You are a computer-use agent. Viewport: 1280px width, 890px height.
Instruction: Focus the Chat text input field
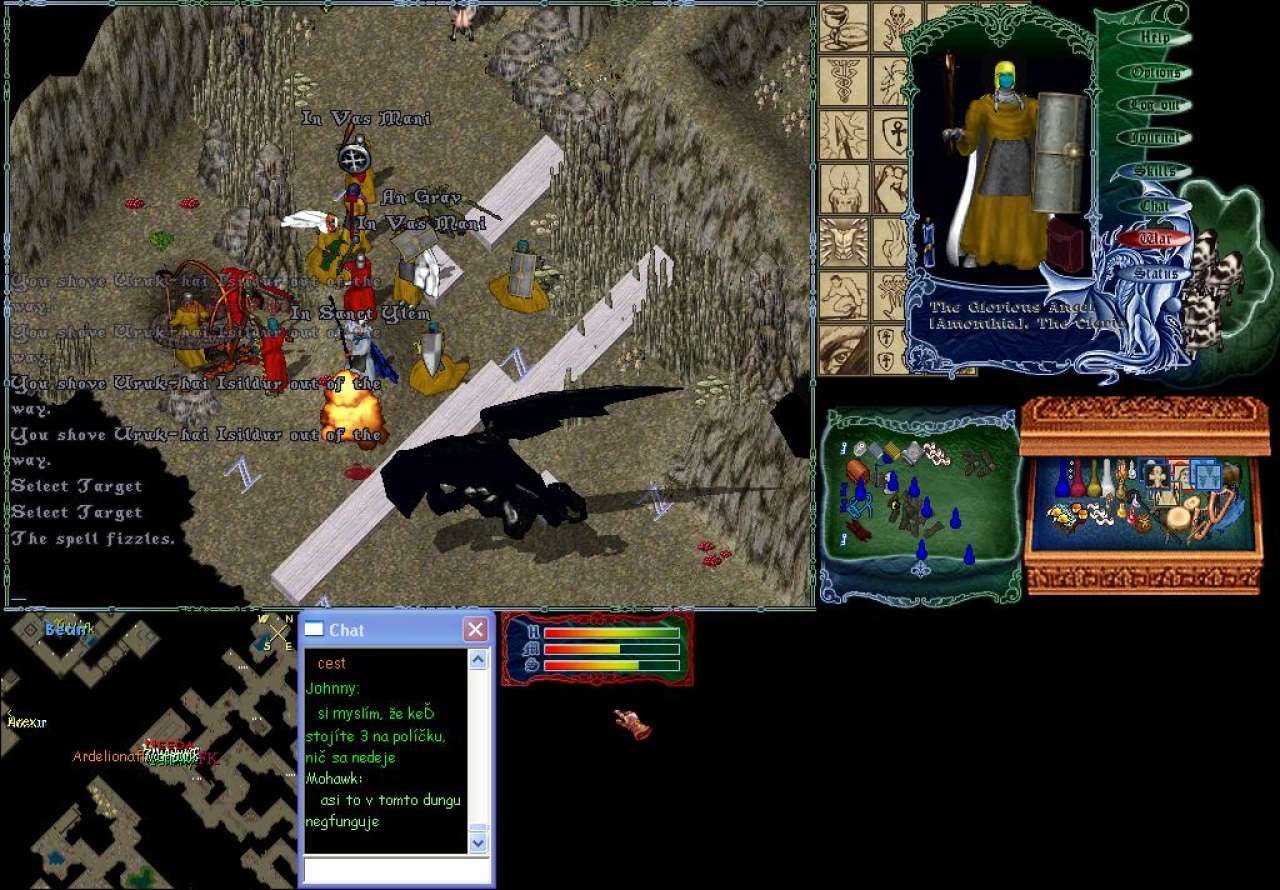(397, 870)
